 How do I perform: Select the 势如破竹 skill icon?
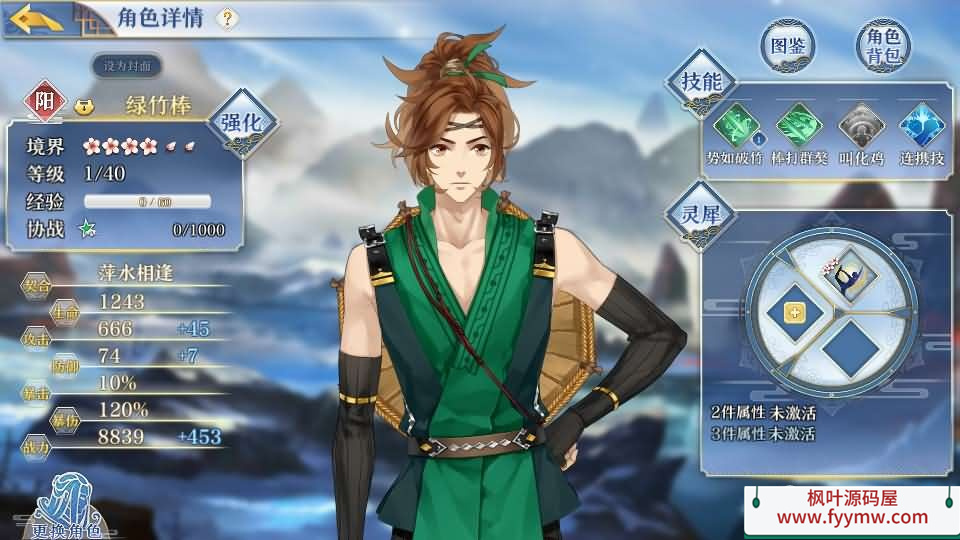point(736,127)
